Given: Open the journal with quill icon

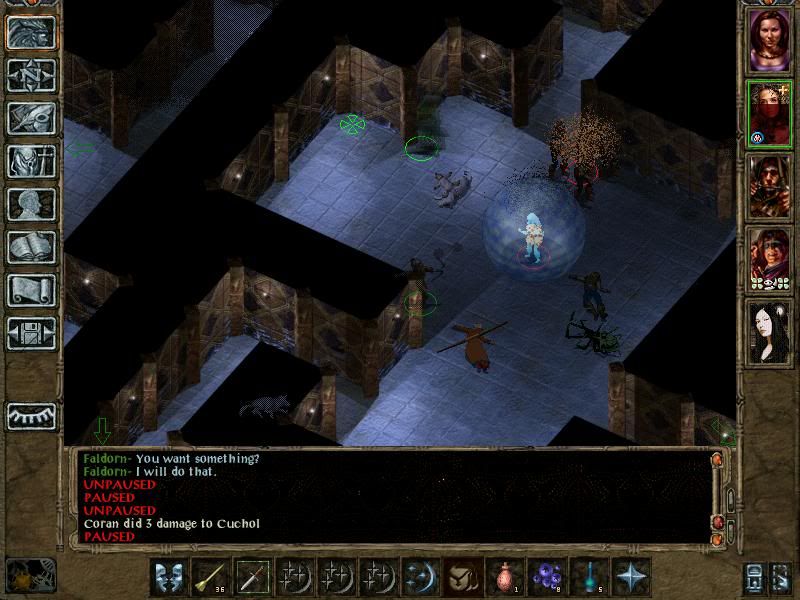Looking at the screenshot, I should click(x=30, y=118).
